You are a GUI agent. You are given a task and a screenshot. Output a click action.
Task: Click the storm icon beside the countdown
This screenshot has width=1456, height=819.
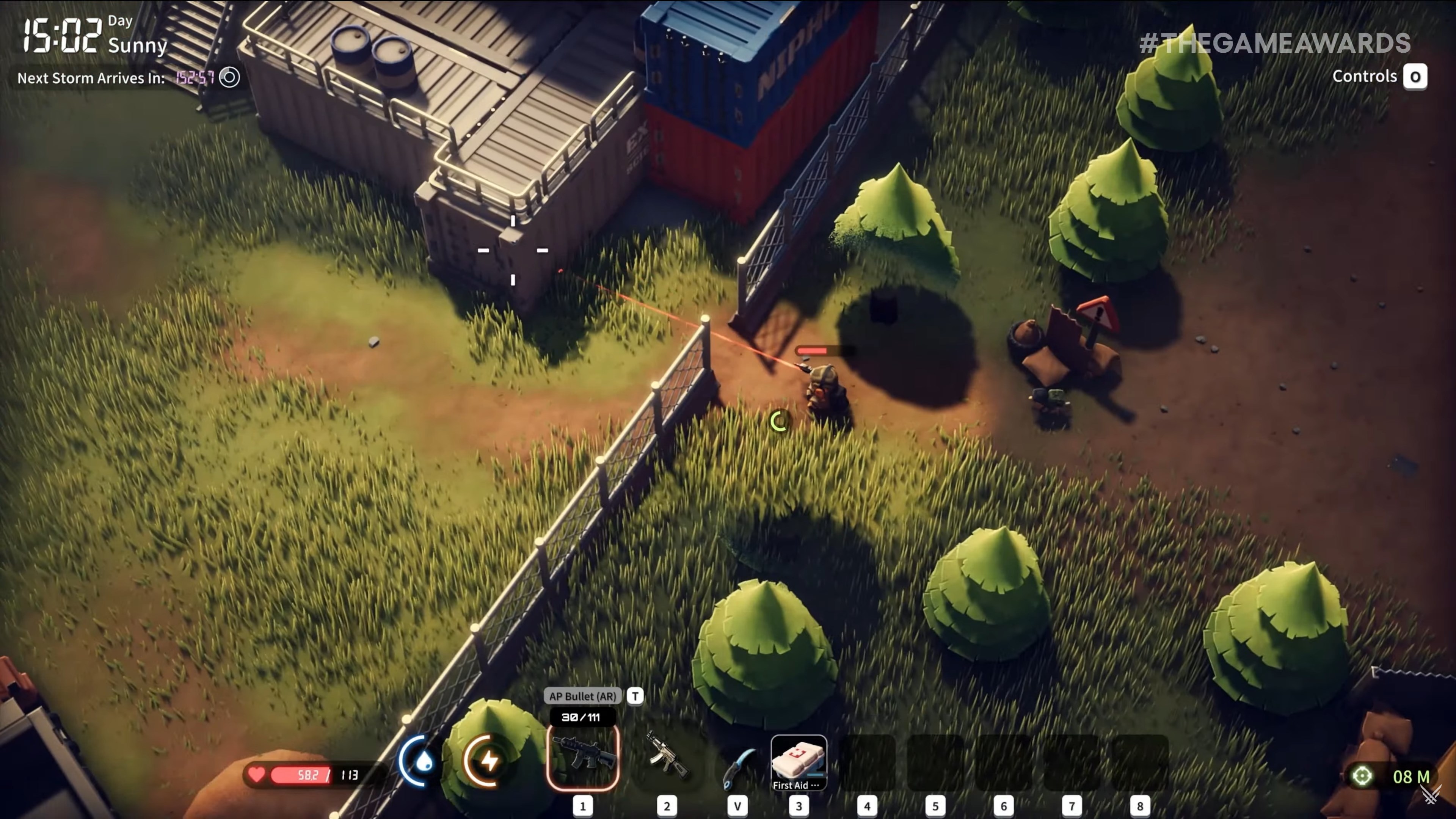(x=229, y=77)
